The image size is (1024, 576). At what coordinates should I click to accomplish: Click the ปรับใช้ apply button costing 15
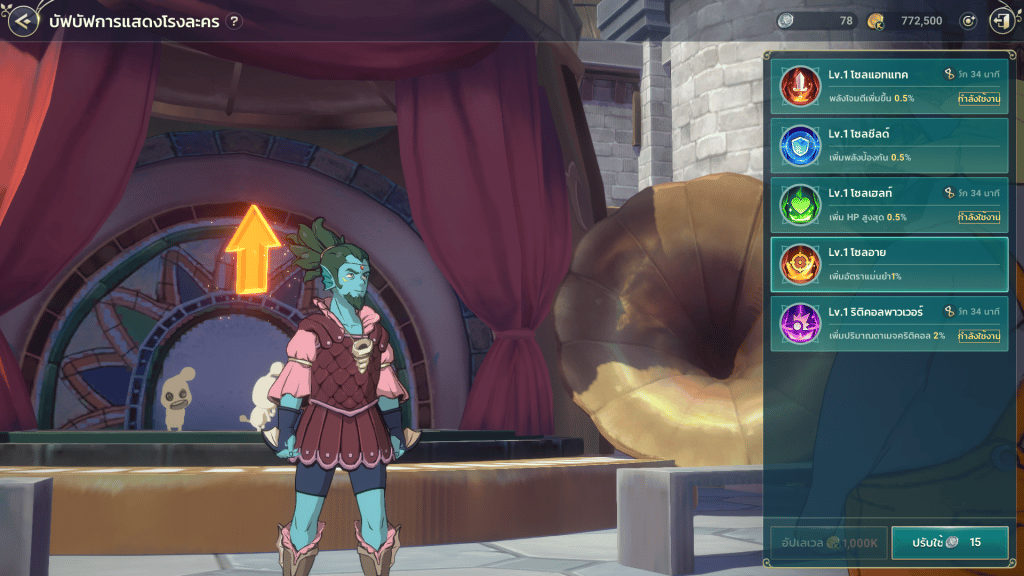click(949, 542)
